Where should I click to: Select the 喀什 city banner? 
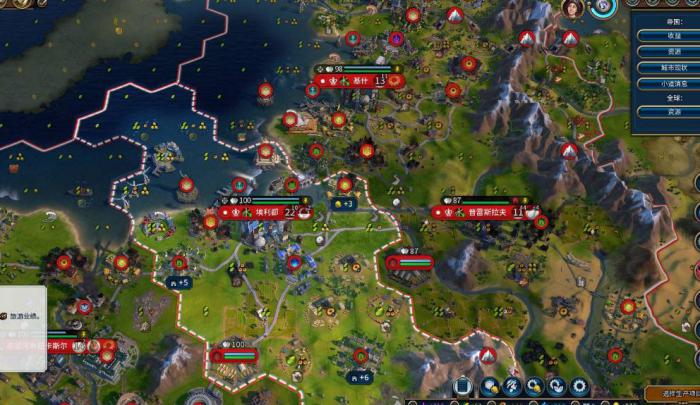point(360,80)
